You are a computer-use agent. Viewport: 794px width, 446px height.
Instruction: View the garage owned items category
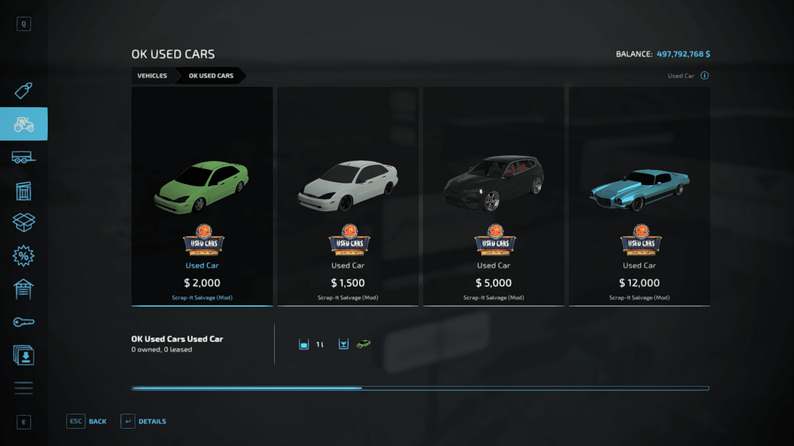(x=24, y=289)
